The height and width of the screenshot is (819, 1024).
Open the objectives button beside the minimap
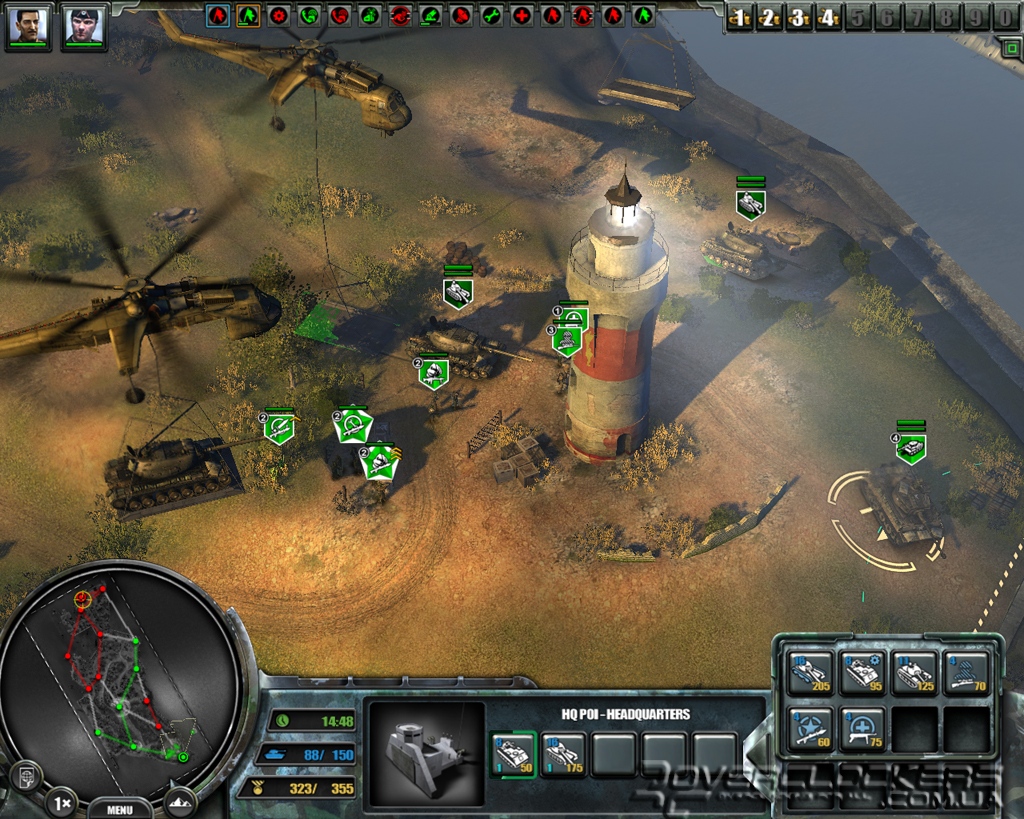pos(25,775)
